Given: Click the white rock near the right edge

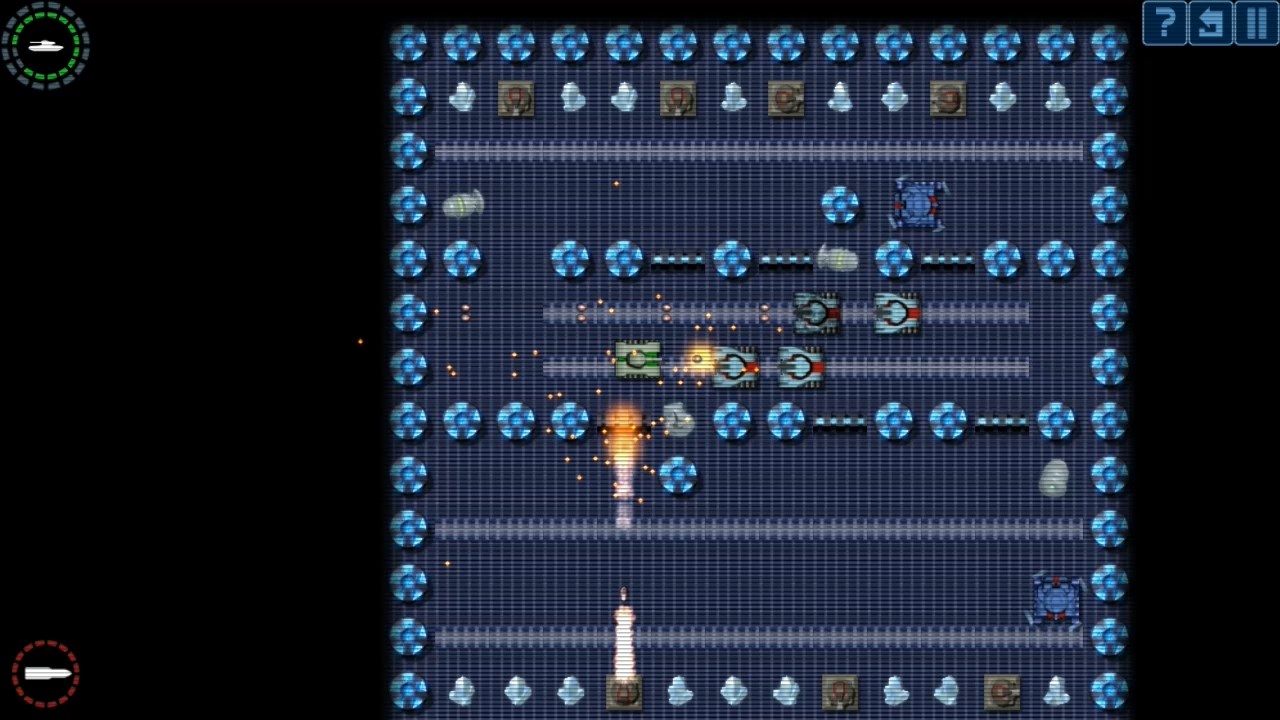Looking at the screenshot, I should [x=1055, y=480].
